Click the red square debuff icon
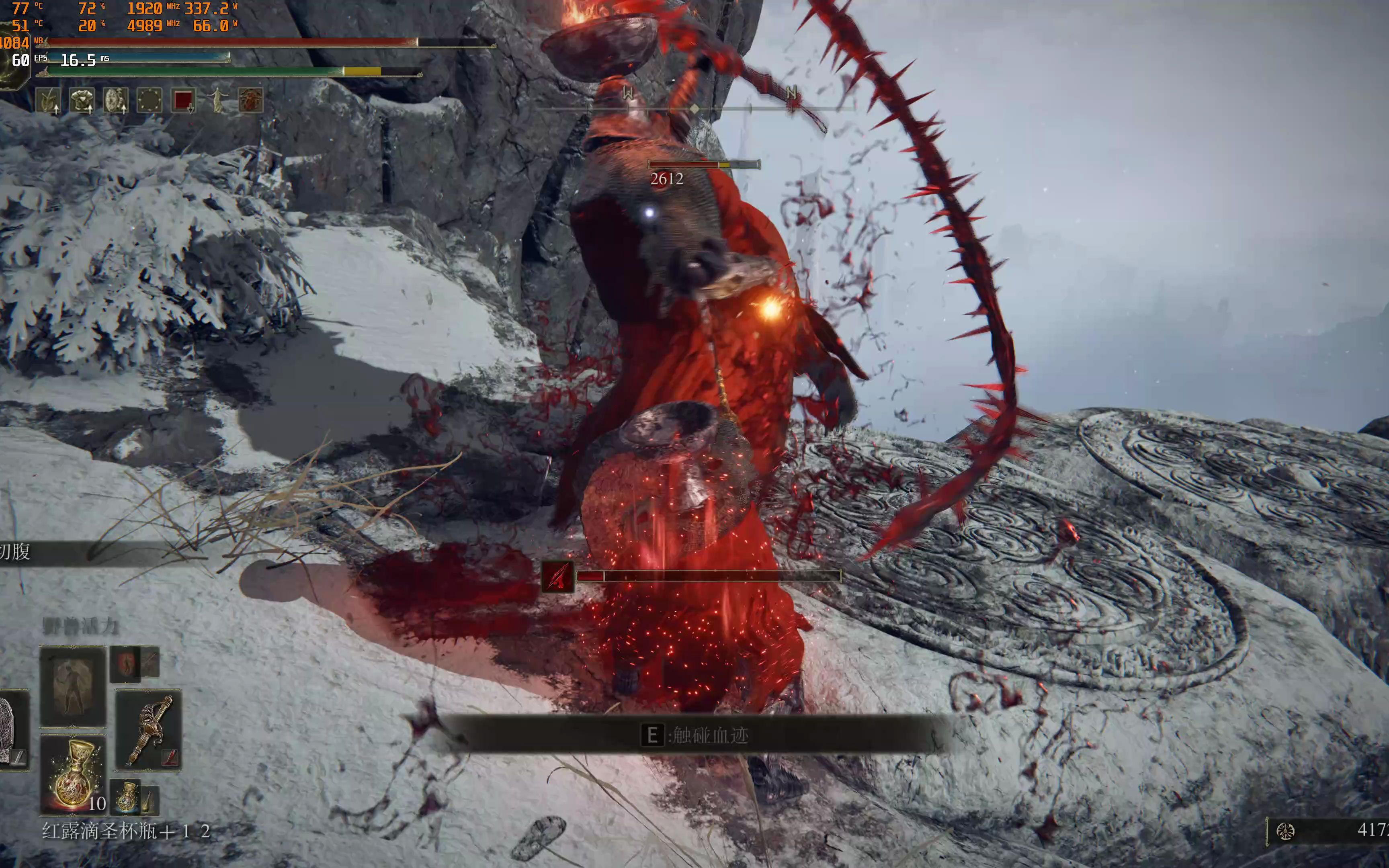 pos(183,100)
